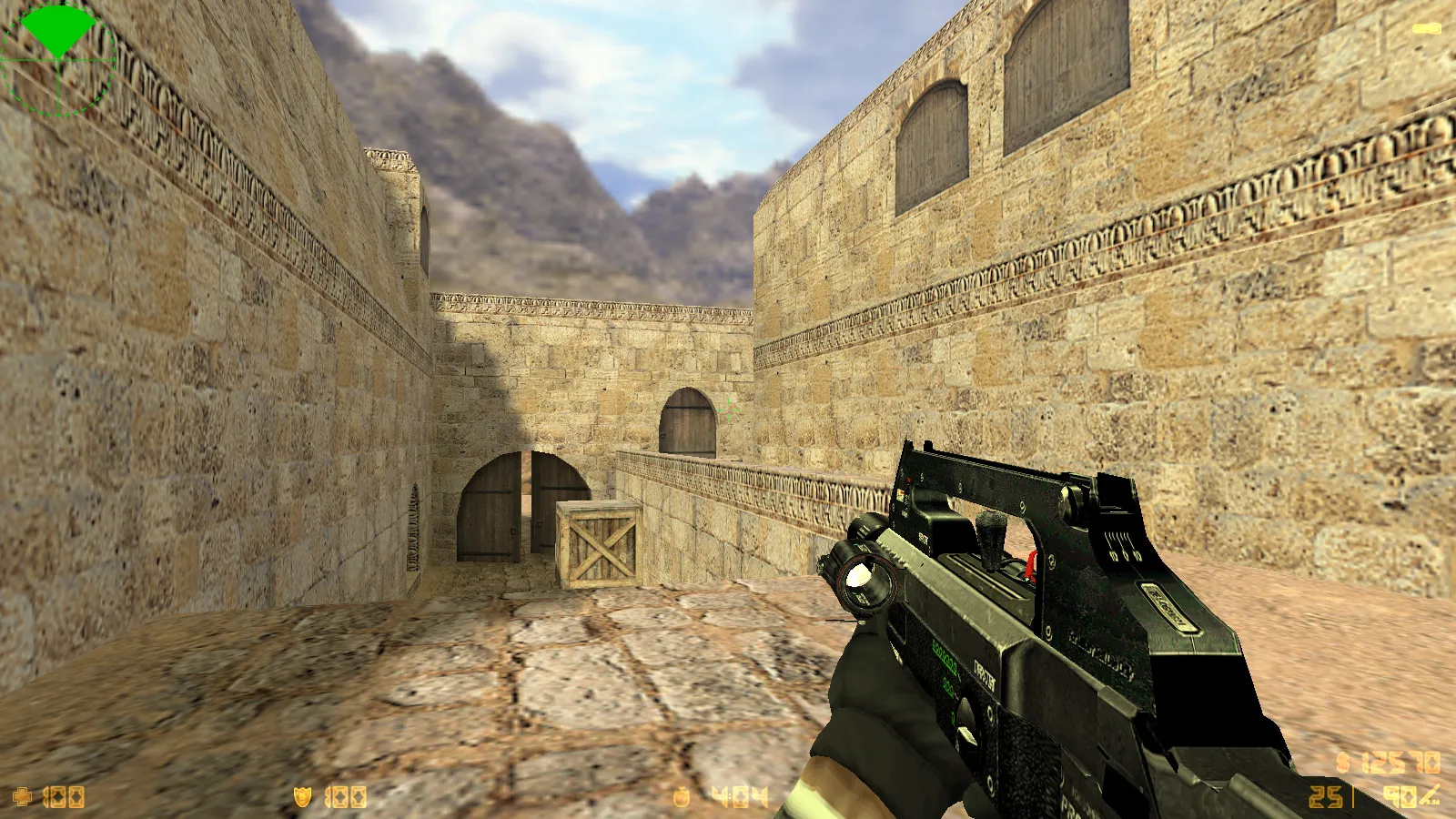Viewport: 1456px width, 819px height.
Task: Click the 90 reserve ammo counter
Action: (x=1399, y=794)
